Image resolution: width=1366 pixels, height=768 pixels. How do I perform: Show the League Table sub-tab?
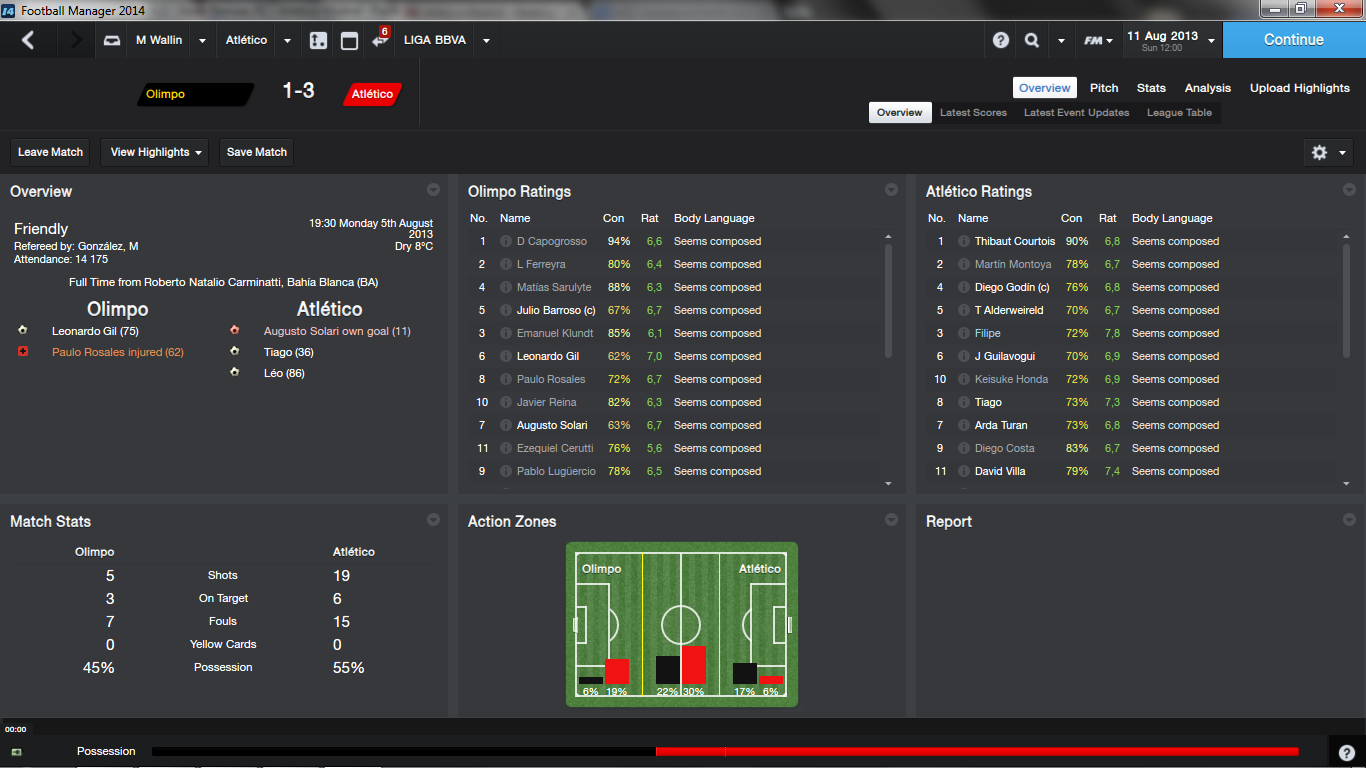(x=1179, y=113)
